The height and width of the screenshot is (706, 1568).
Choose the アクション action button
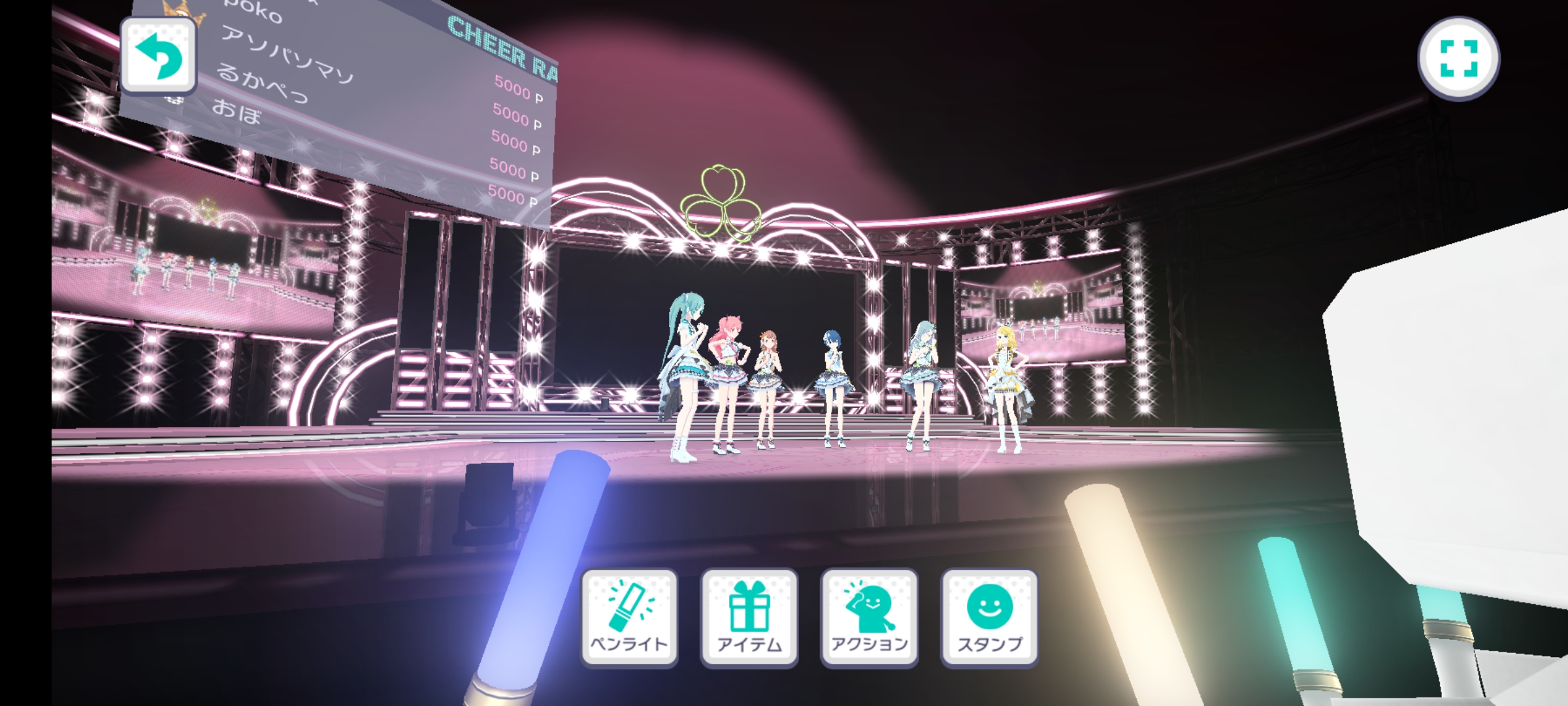click(870, 618)
